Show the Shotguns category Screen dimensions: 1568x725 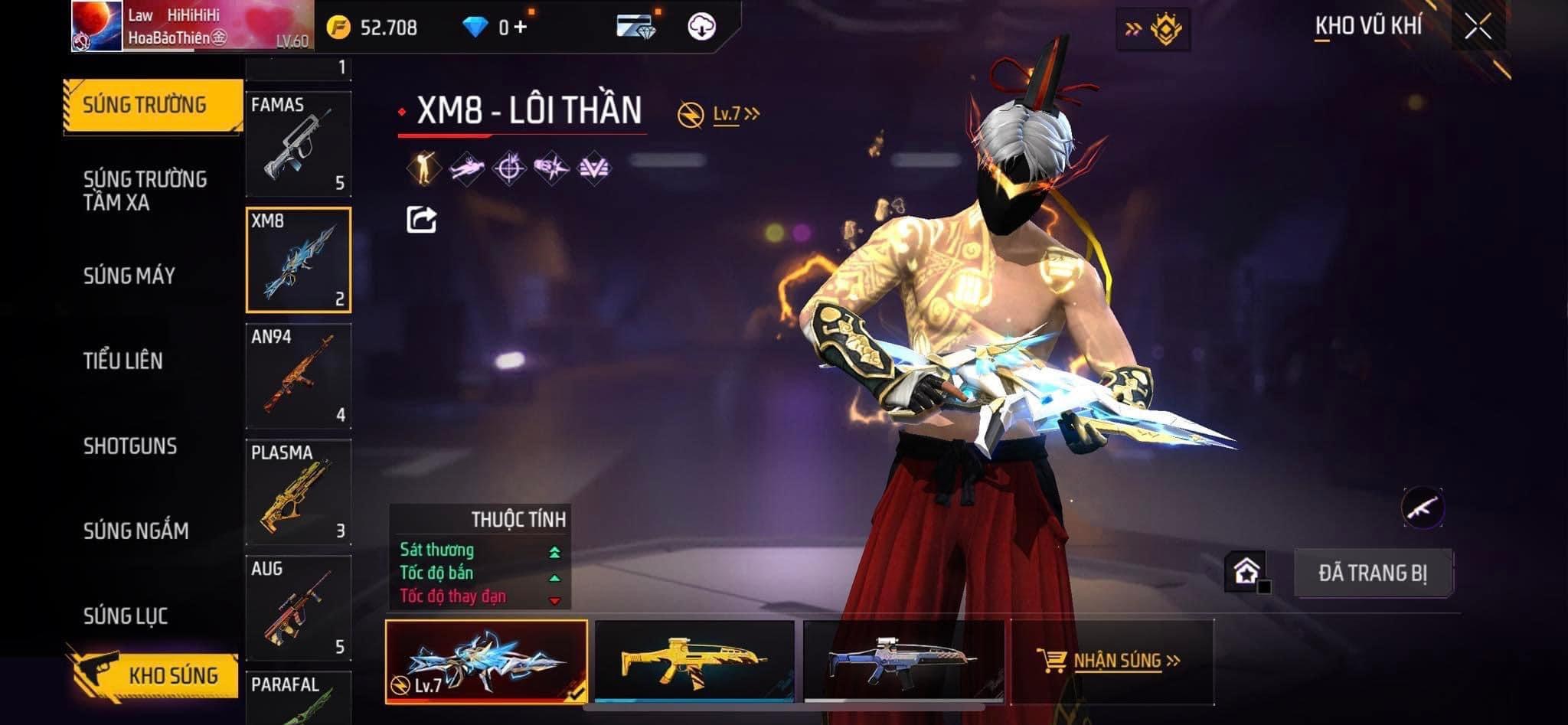[x=130, y=446]
